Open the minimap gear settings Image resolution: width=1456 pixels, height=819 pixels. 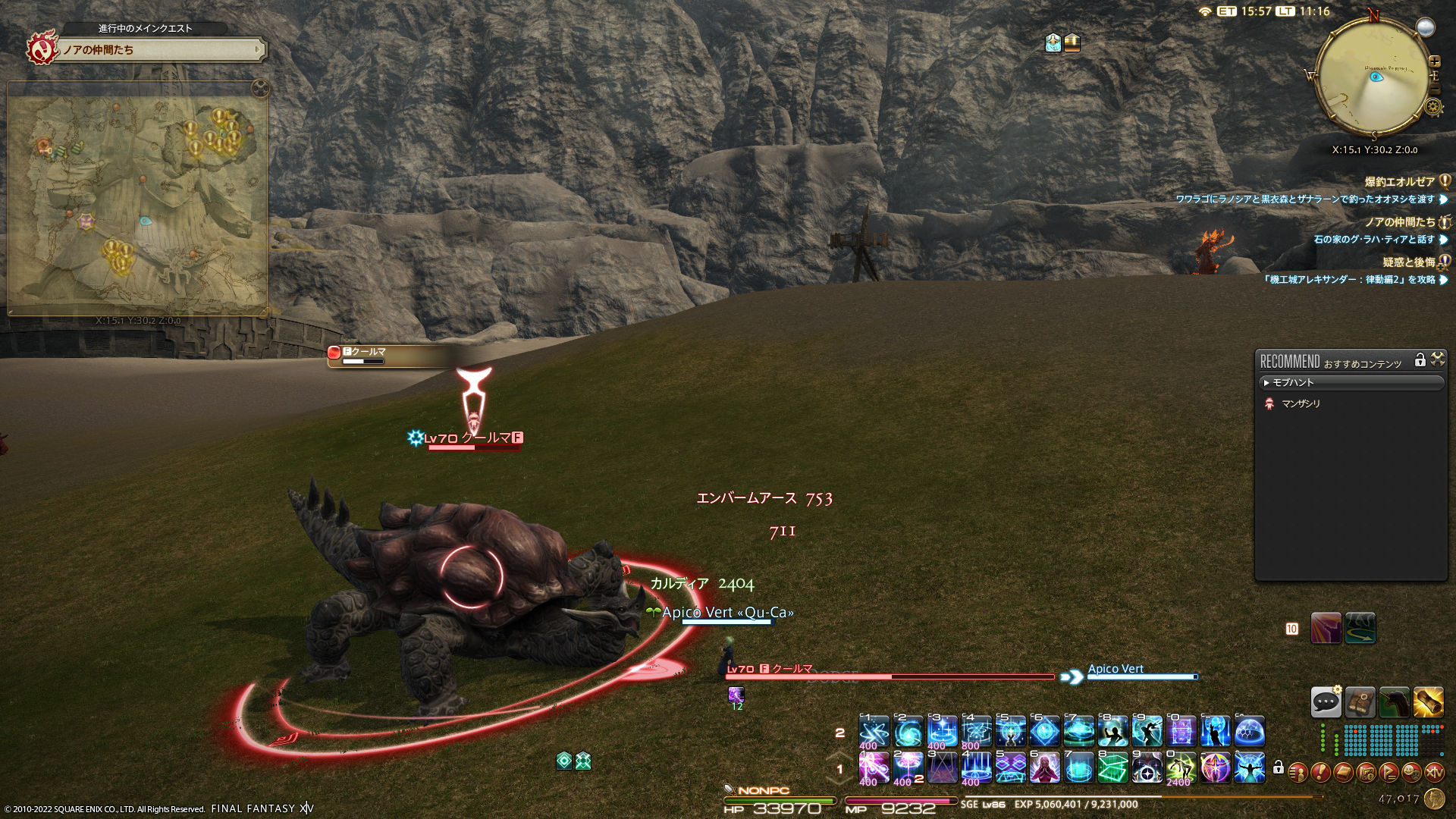(1433, 107)
